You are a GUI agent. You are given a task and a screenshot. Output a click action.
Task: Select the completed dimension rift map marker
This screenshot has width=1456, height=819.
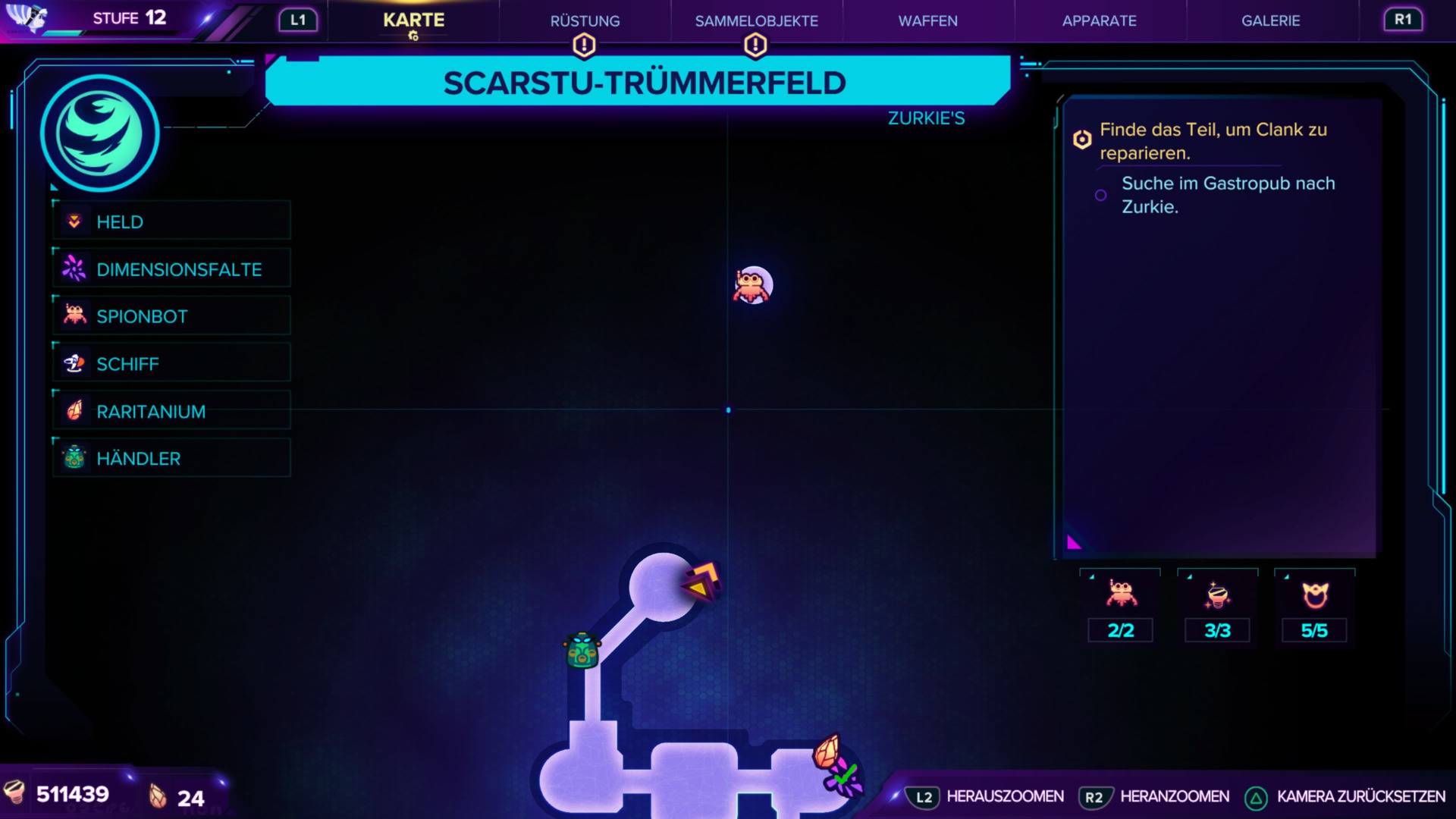coord(845,779)
